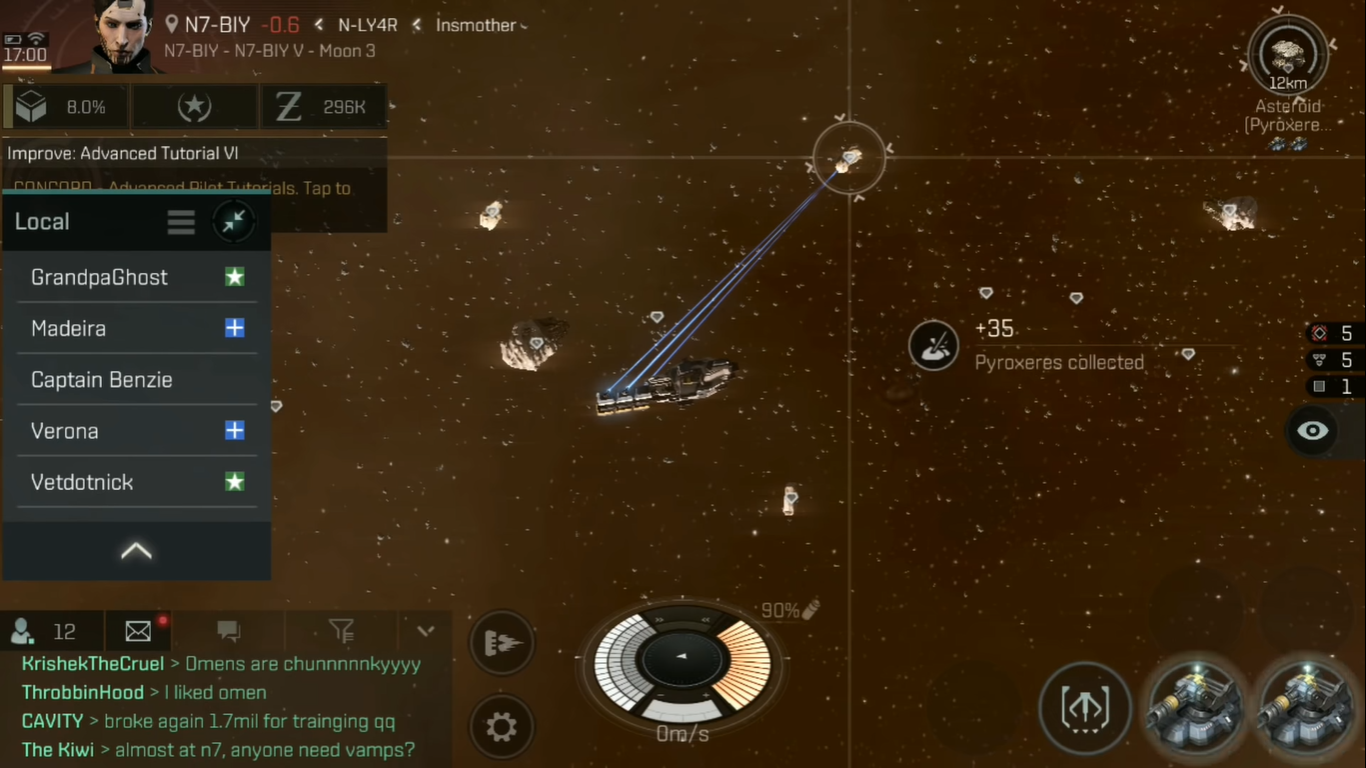Image resolution: width=1366 pixels, height=768 pixels.
Task: Toggle the overview eye icon
Action: tap(1312, 431)
